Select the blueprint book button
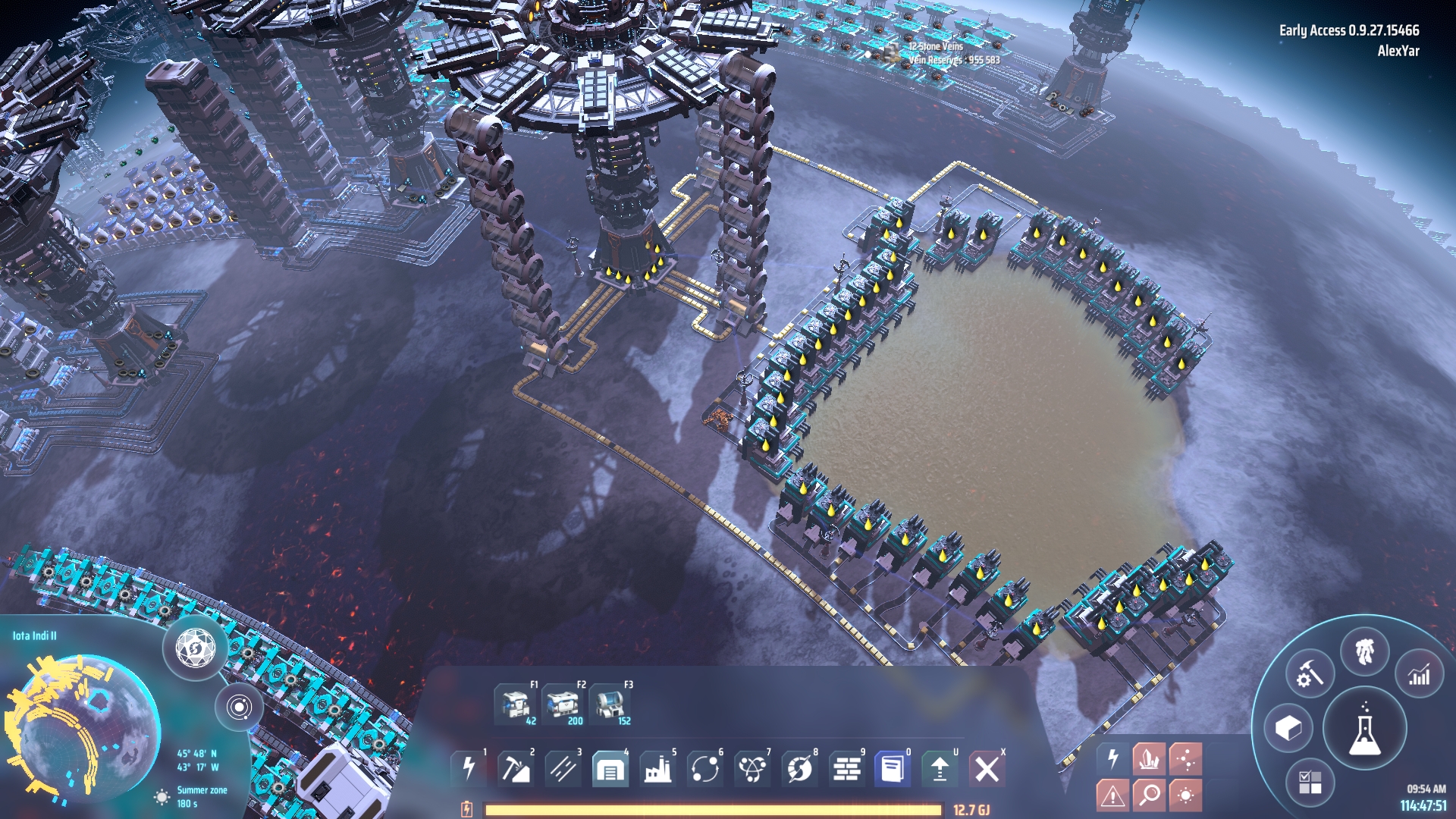 (893, 769)
